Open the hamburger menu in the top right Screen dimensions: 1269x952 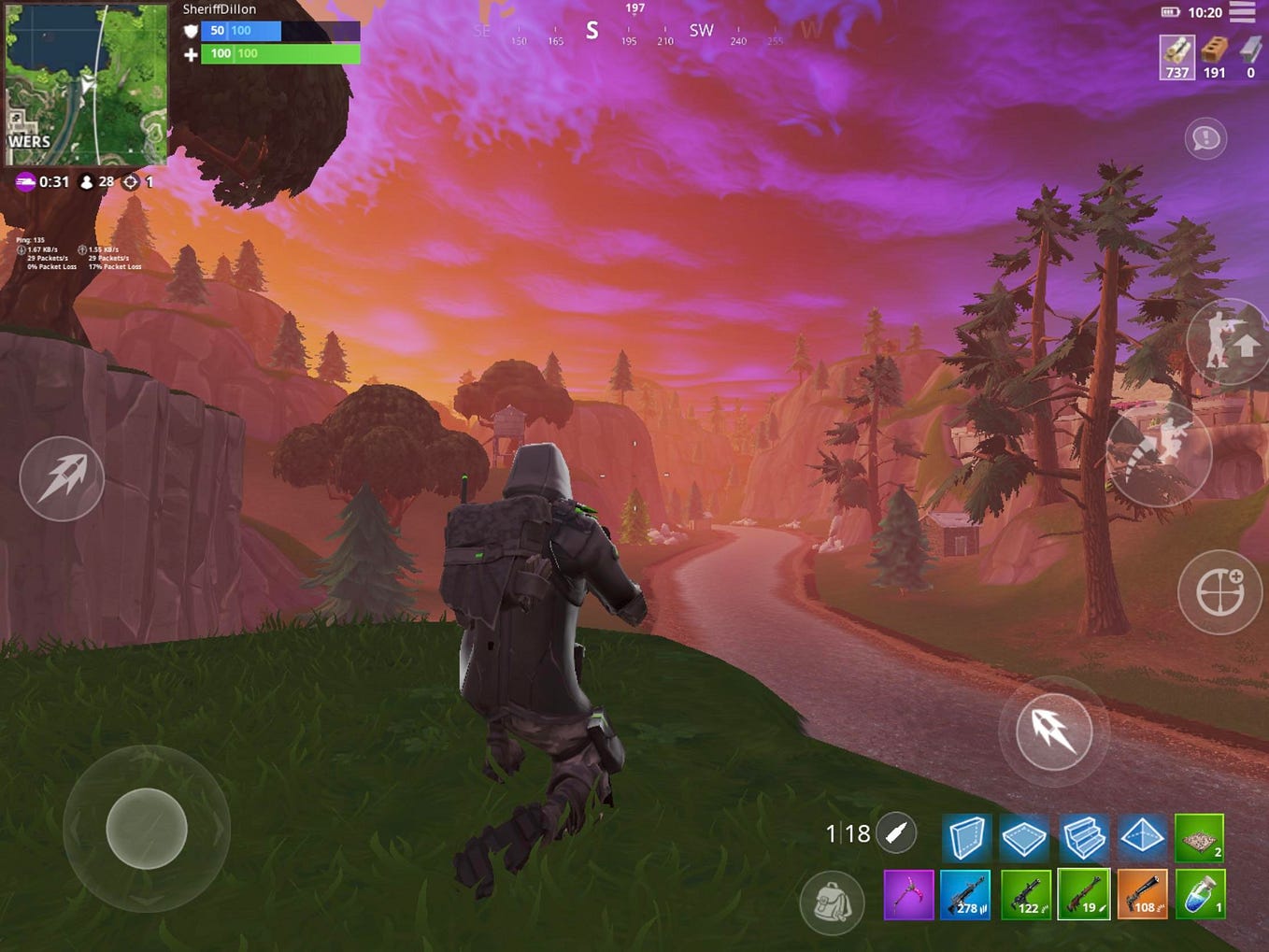(x=1243, y=13)
